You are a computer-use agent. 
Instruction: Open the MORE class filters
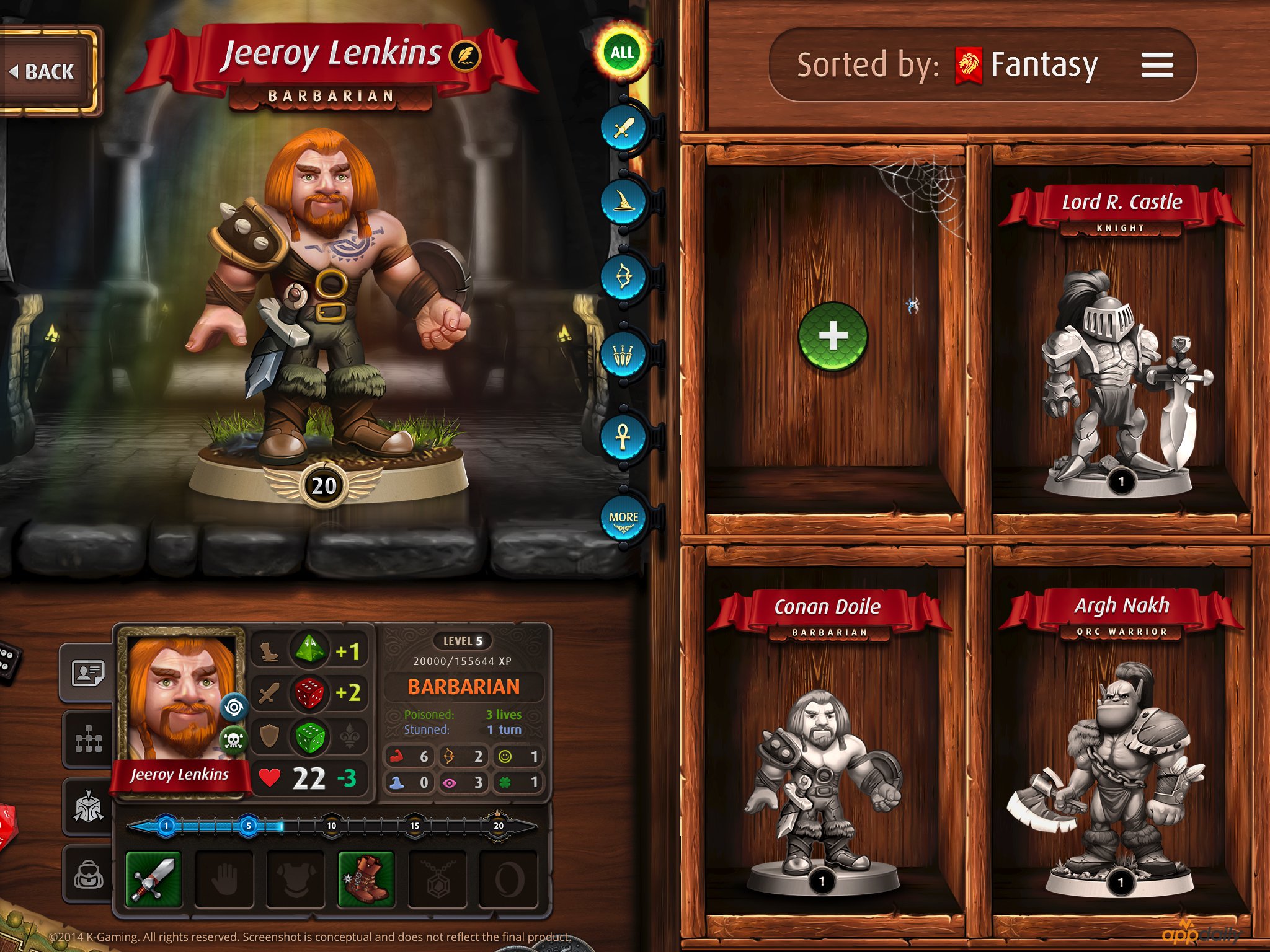click(623, 519)
